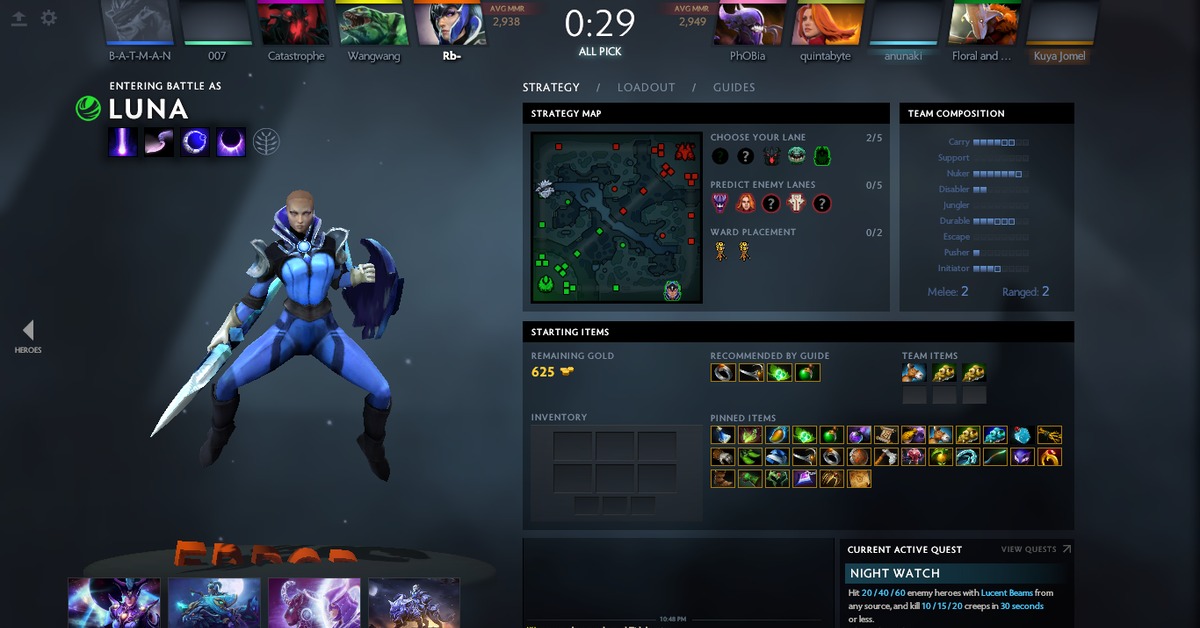Purchase the Healing Salve from recommended items
1200x628 pixels.
[807, 373]
